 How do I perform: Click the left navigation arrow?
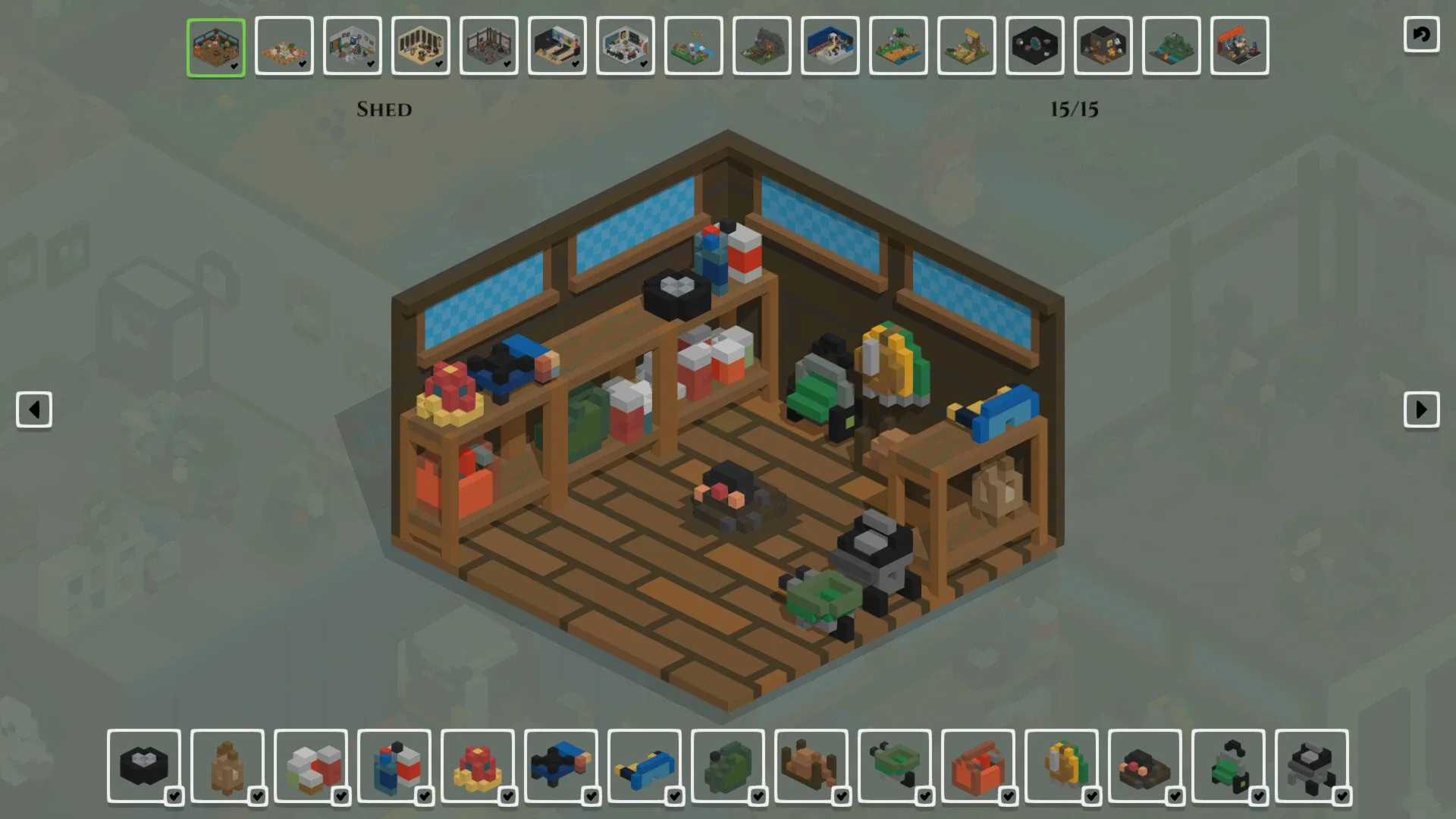tap(33, 410)
